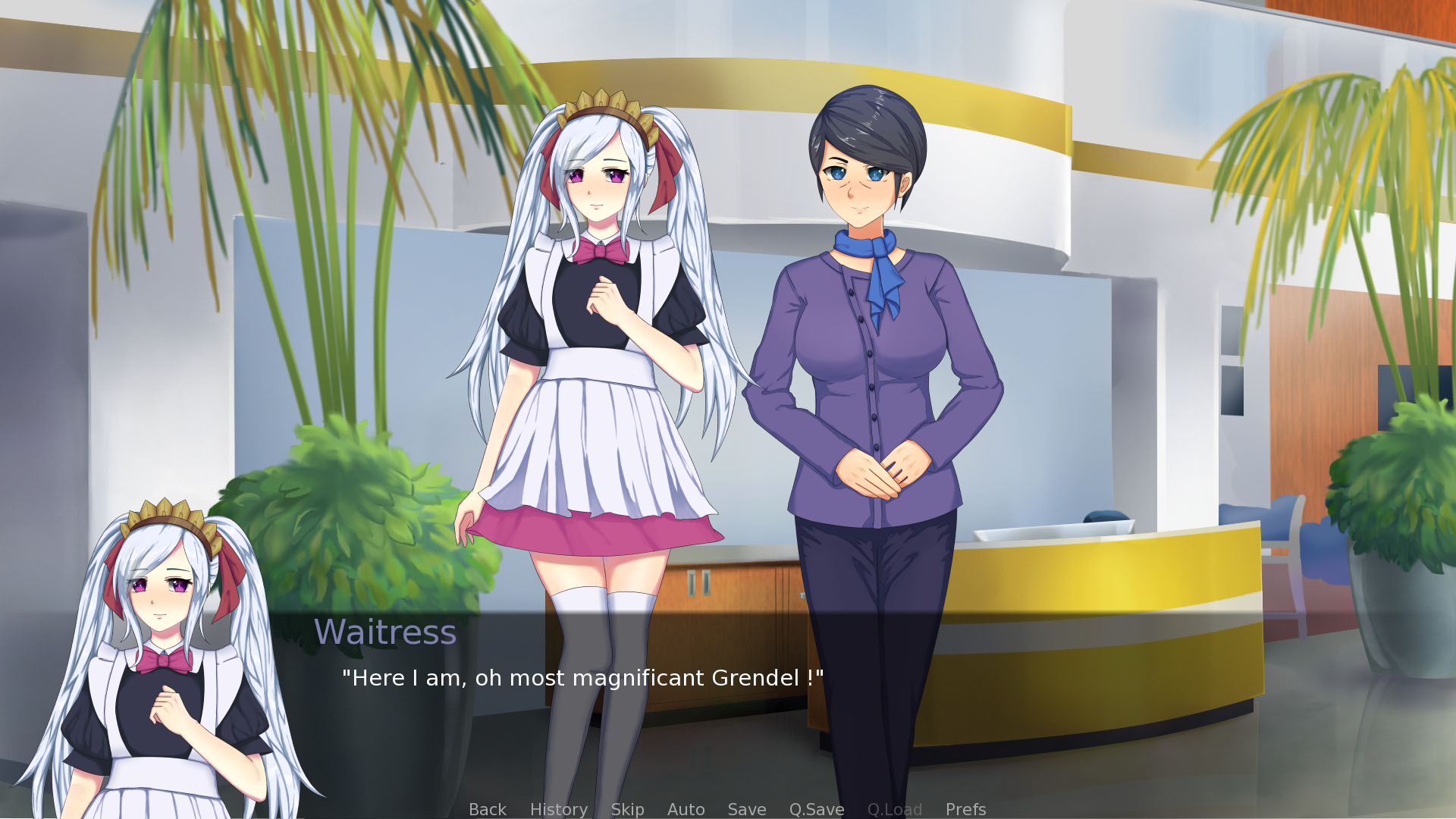Click the waitress character sprite
The image size is (1456, 819).
tap(599, 341)
